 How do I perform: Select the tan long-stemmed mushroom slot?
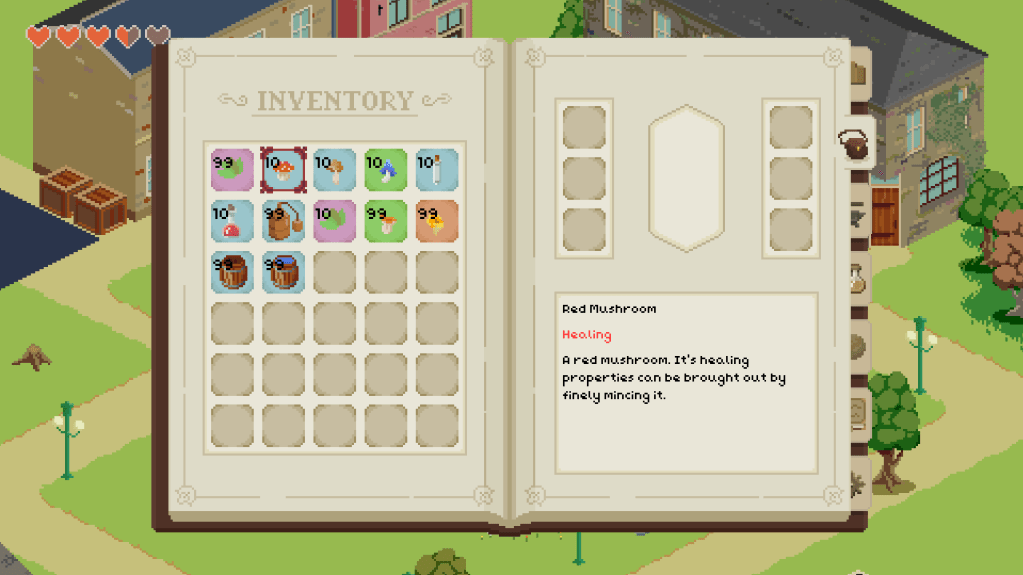point(334,170)
